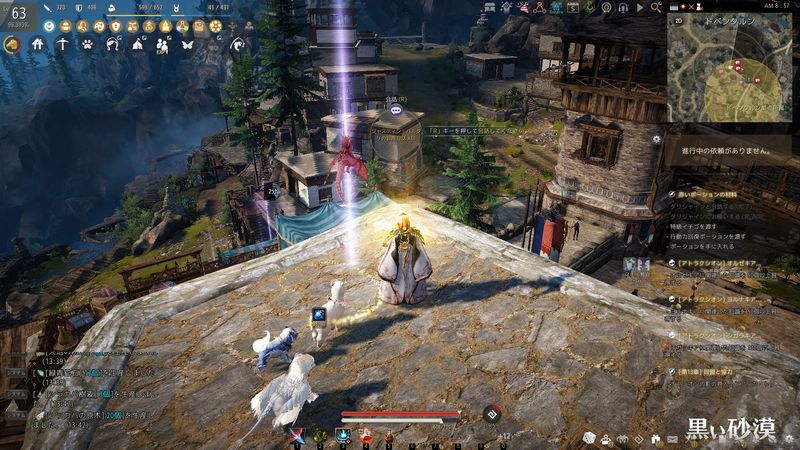Image resolution: width=800 pixels, height=450 pixels.
Task: Open the pickaxe worker icon
Action: 62,44
